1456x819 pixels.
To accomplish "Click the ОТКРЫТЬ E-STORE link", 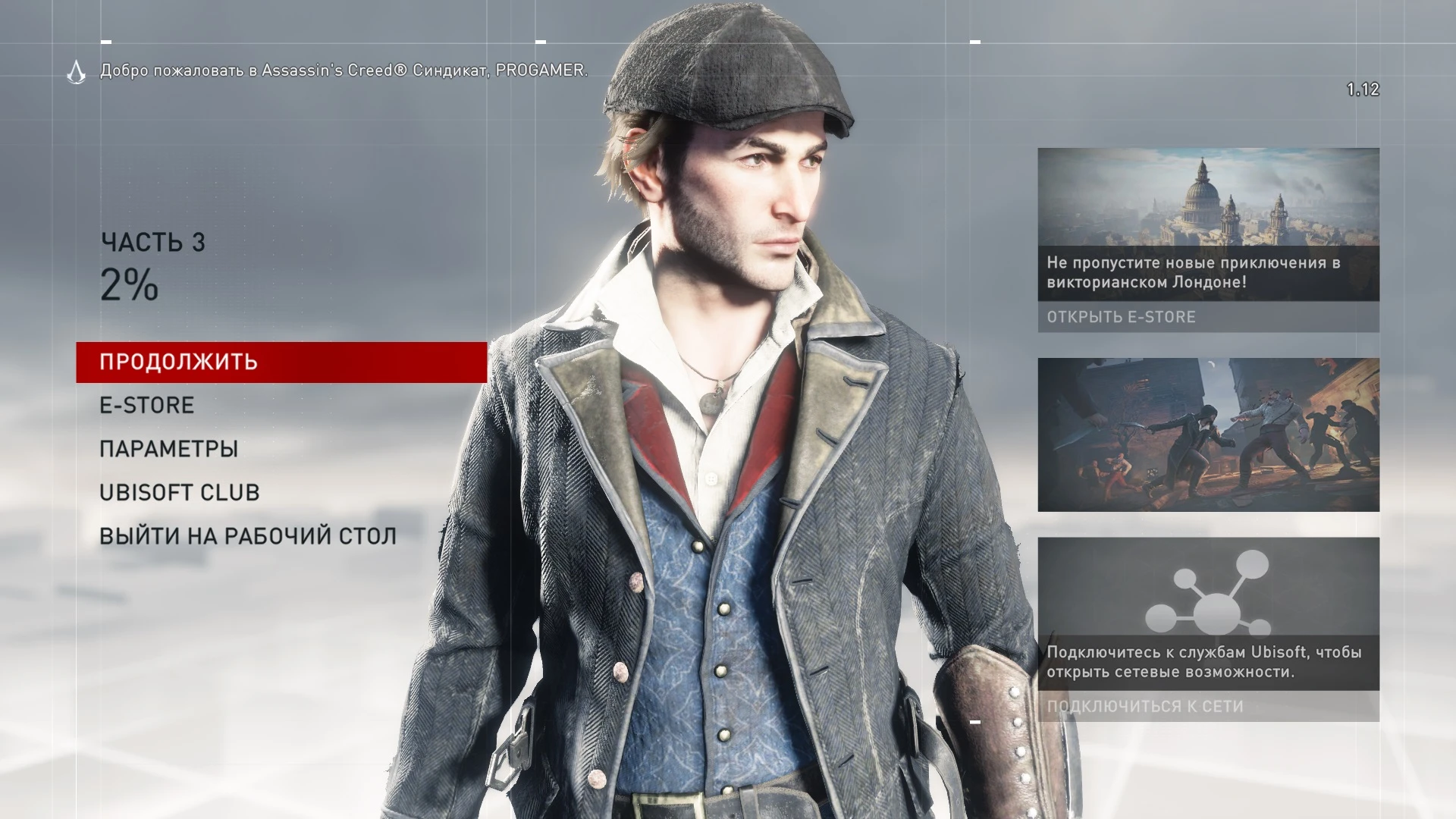I will point(1121,318).
